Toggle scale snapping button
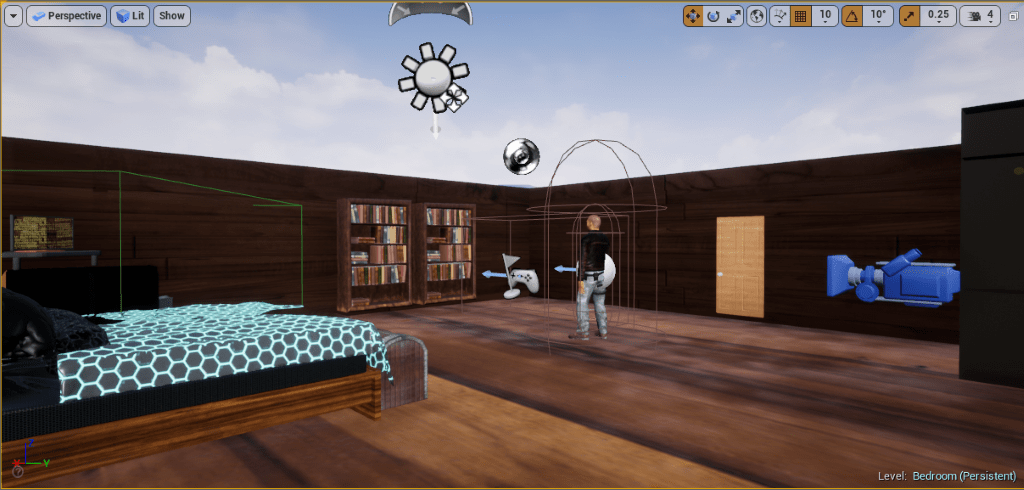Image resolution: width=1024 pixels, height=490 pixels. coord(909,16)
